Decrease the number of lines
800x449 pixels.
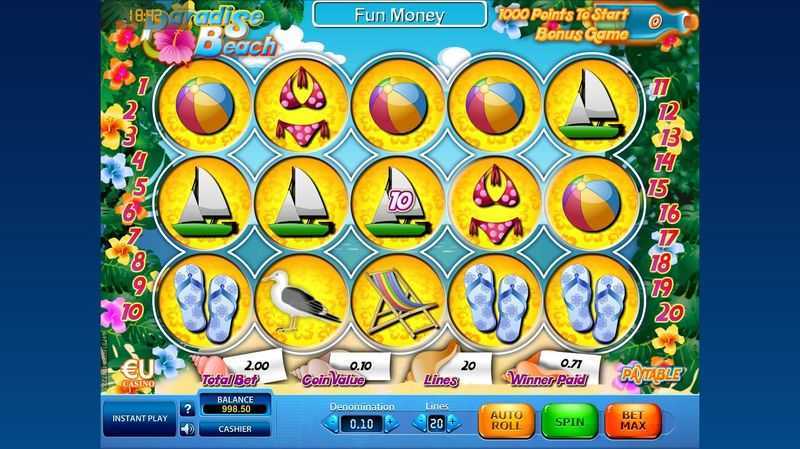coord(418,424)
